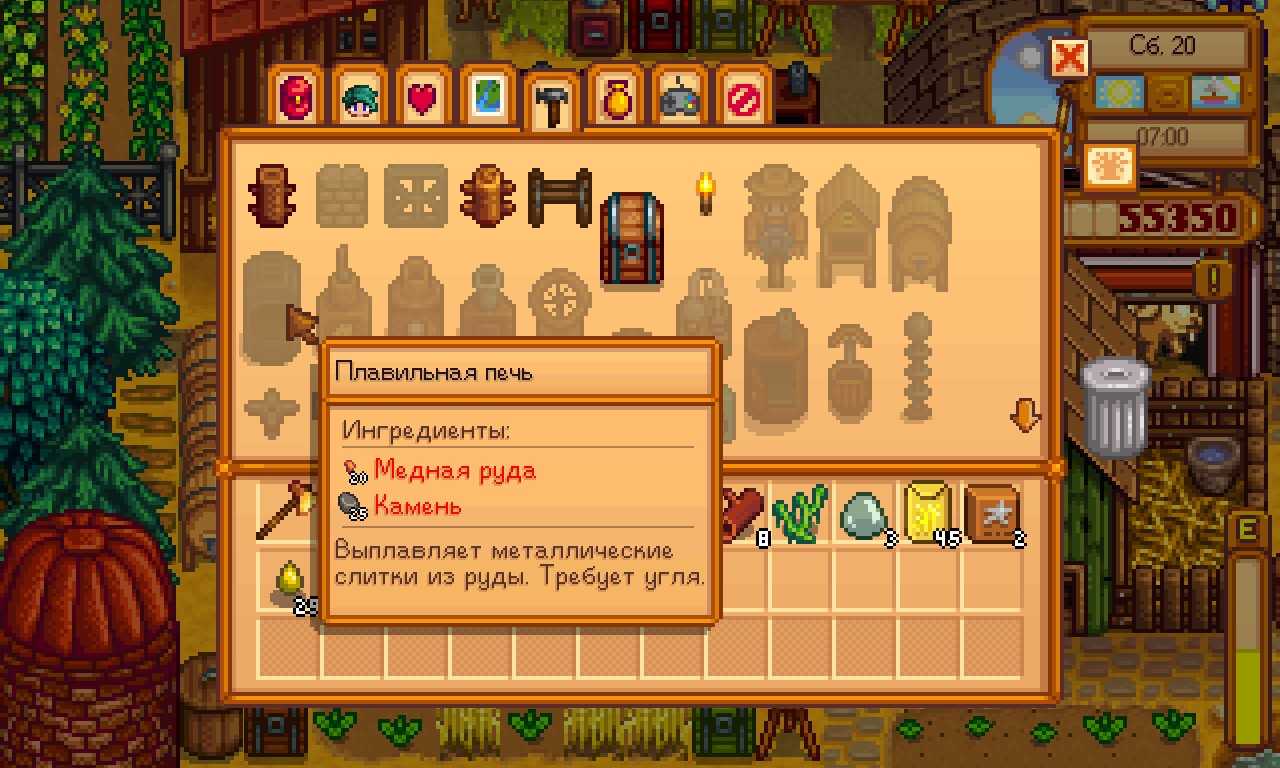Select the brown star box stack

992,514
